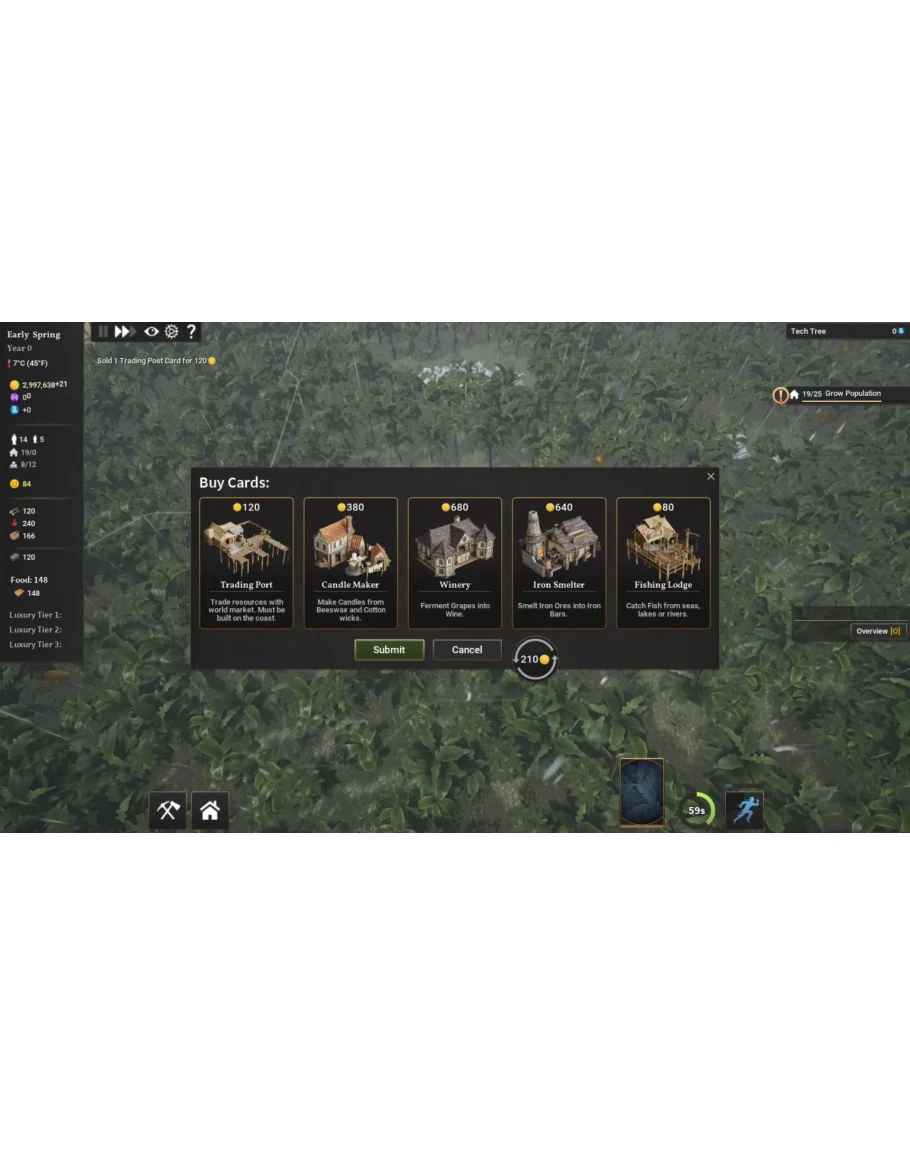910x1155 pixels.
Task: Click the running figure icon
Action: 744,810
